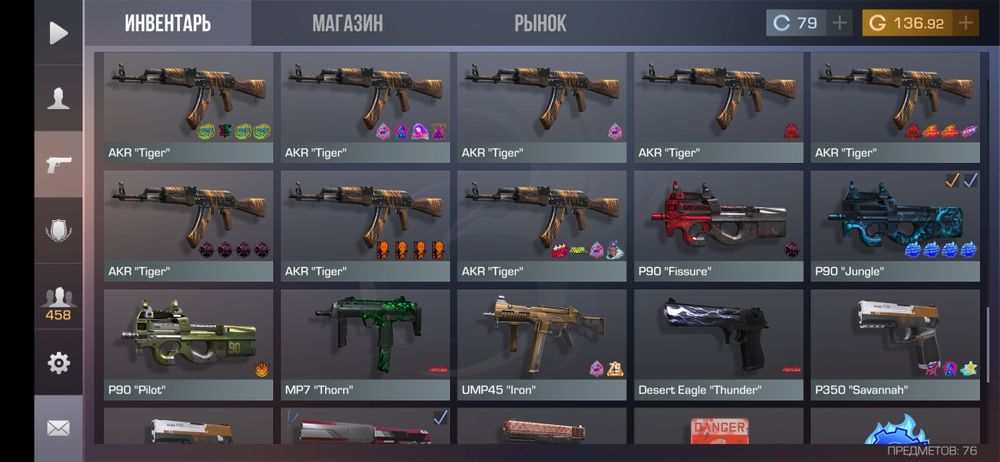Open the Рынок tab
Viewport: 1000px width, 462px height.
click(x=540, y=23)
